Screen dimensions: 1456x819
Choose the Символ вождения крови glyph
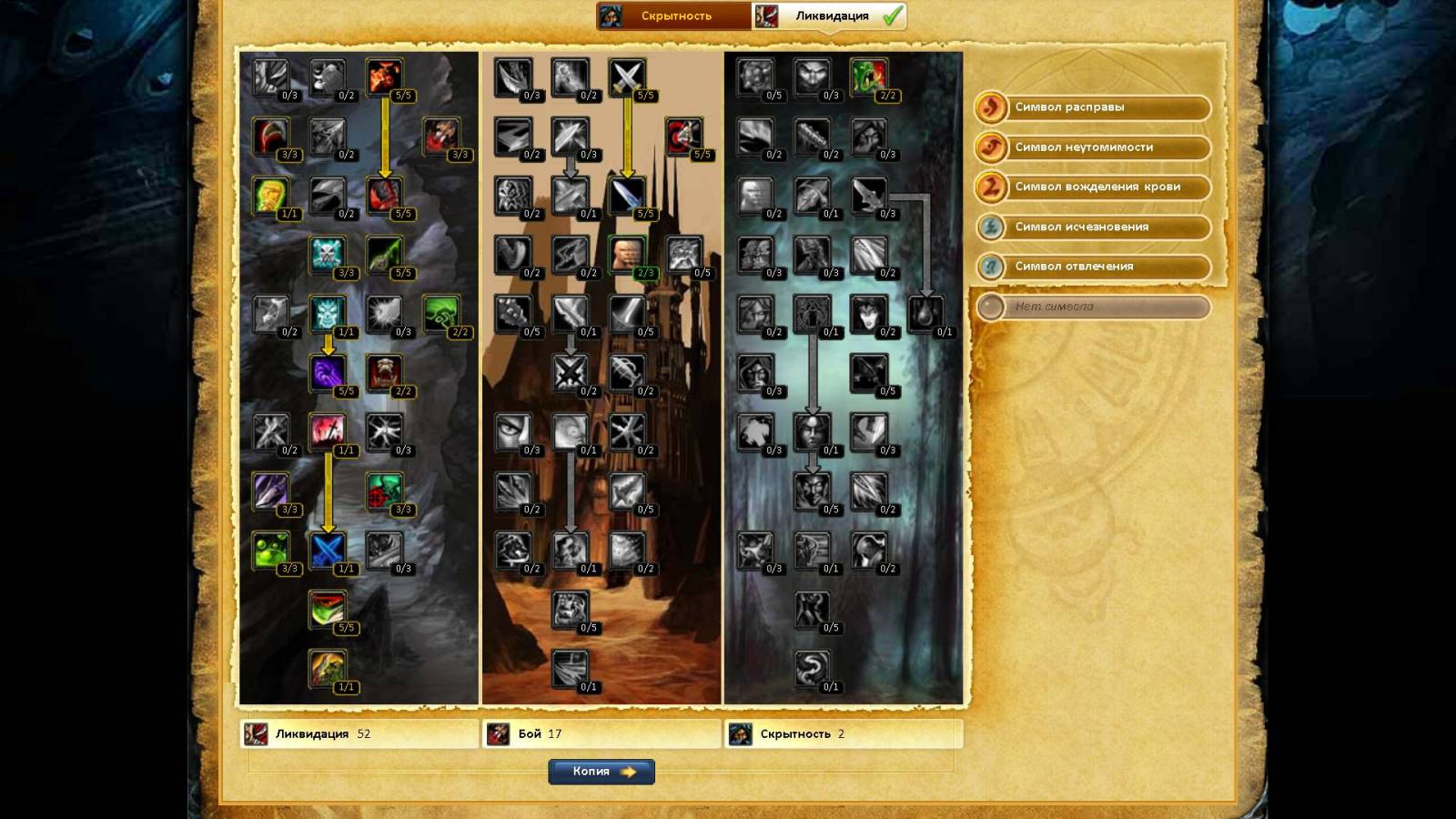pos(1092,187)
